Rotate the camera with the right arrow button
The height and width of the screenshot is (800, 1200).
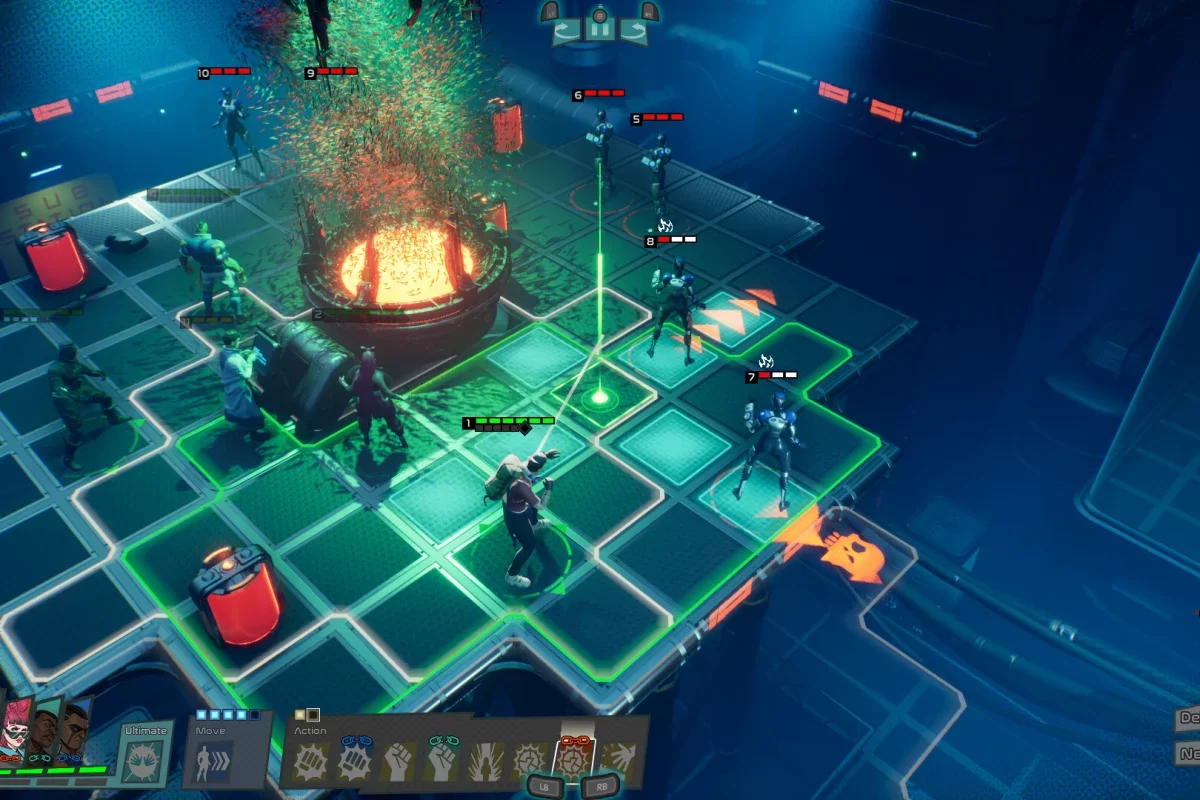[x=633, y=29]
